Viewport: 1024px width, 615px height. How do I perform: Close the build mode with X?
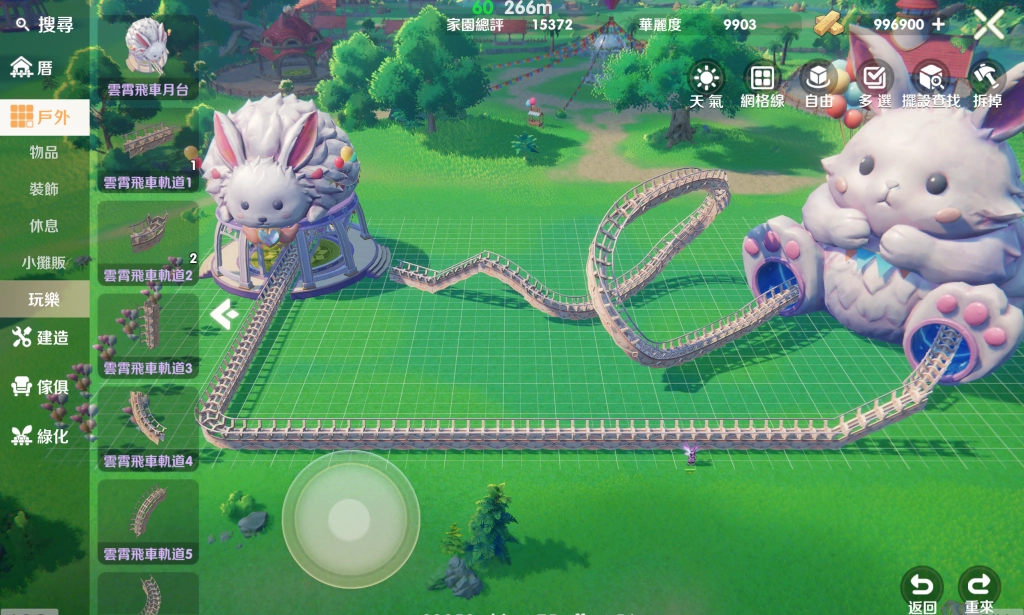988,24
